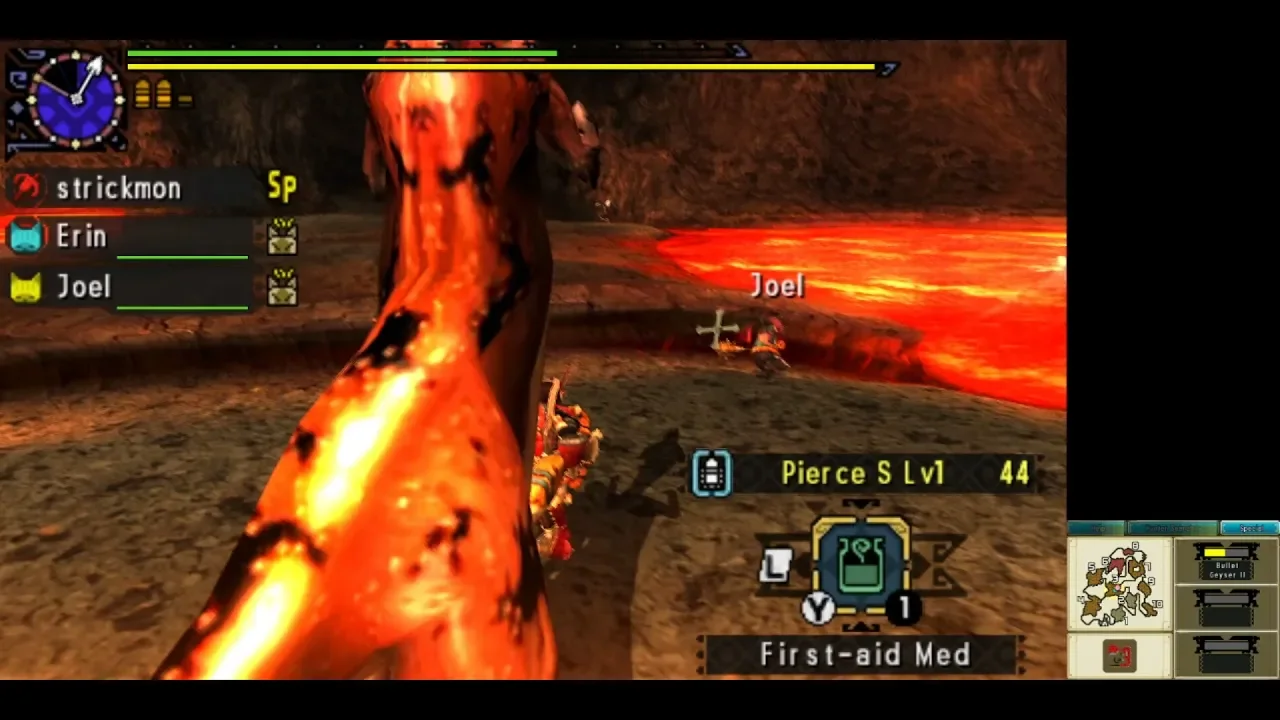Switch to the Special tab

[x=1249, y=528]
